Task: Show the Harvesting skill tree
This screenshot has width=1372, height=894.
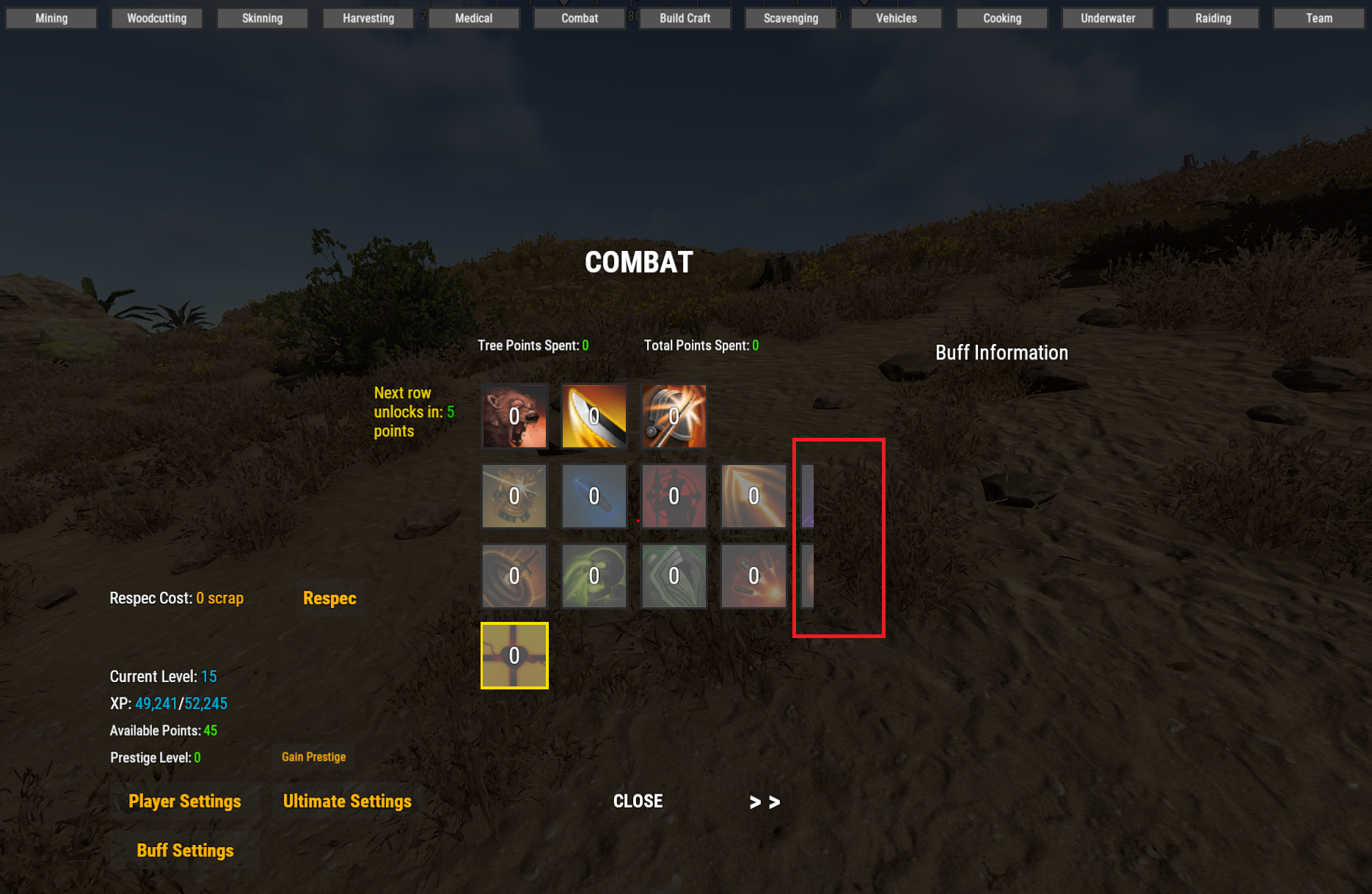Action: click(x=368, y=18)
